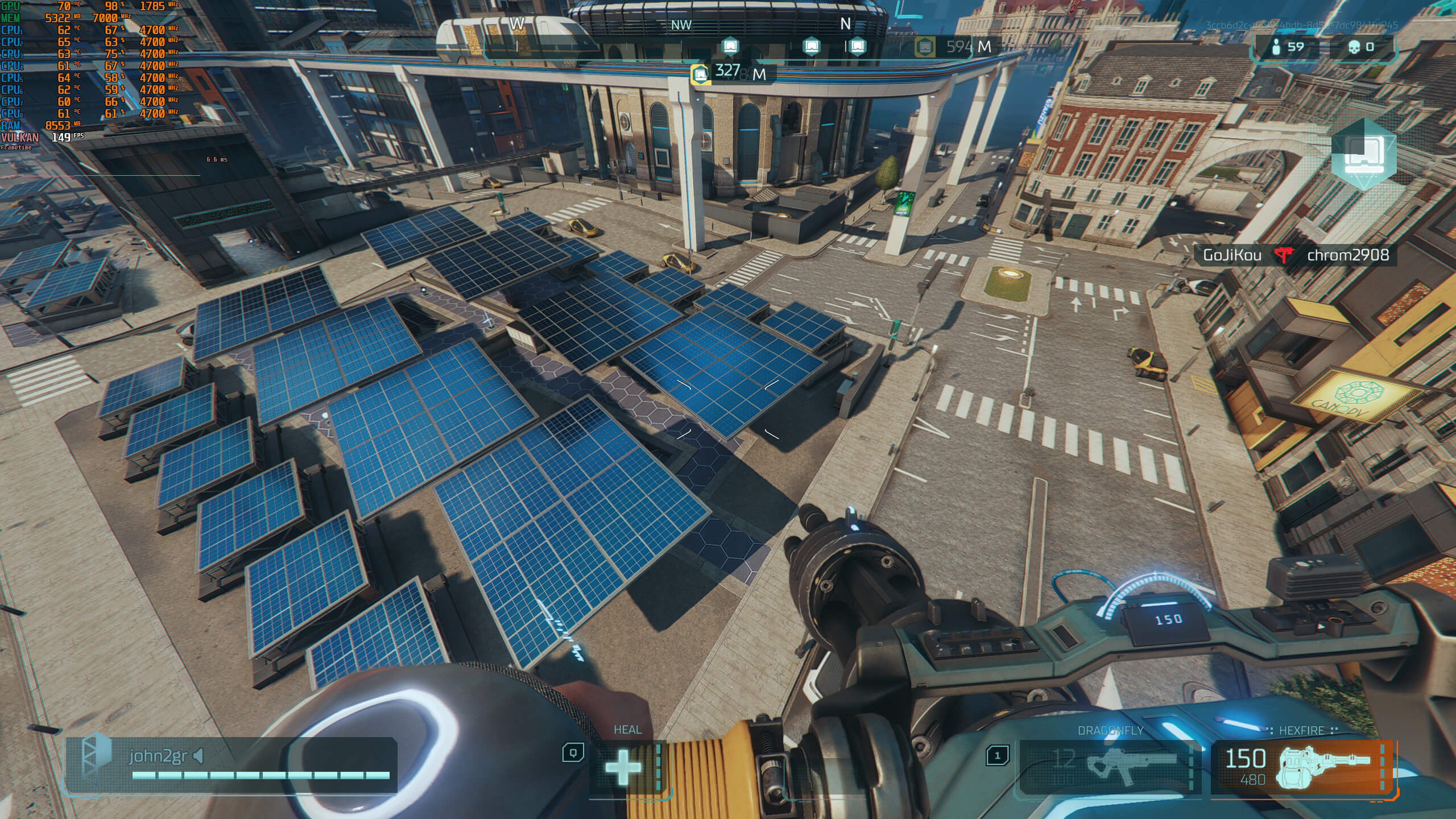Click the GoJiKou kill feed entry

pos(1232,255)
